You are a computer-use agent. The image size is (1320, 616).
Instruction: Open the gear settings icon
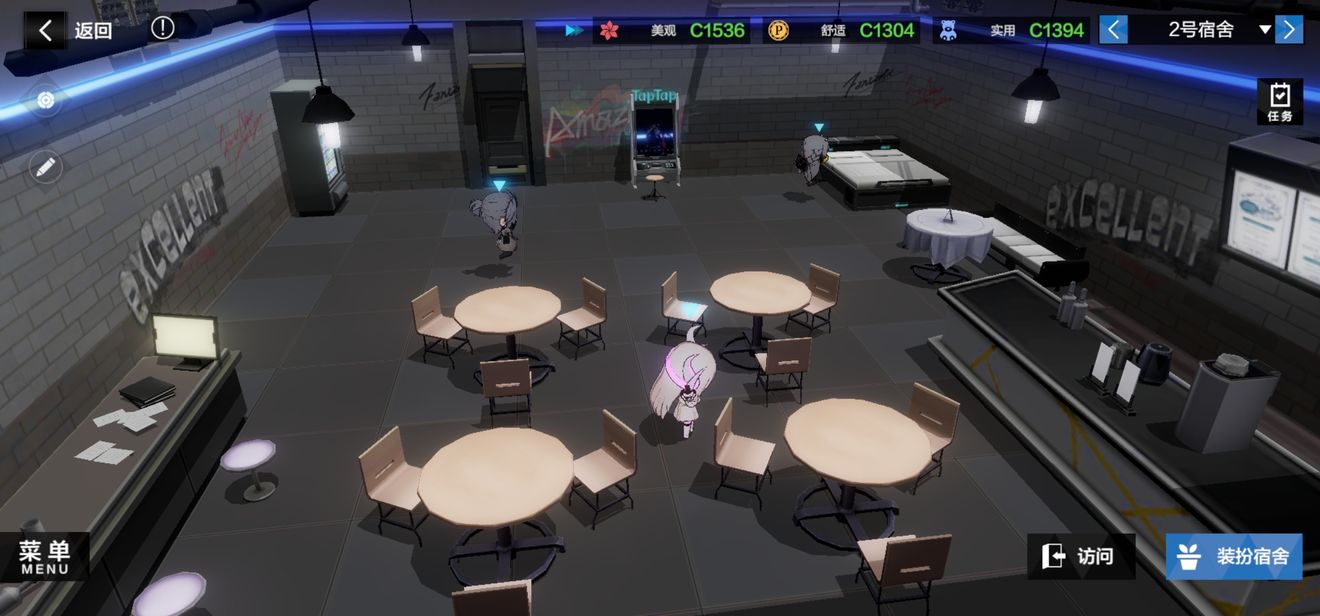coord(46,100)
